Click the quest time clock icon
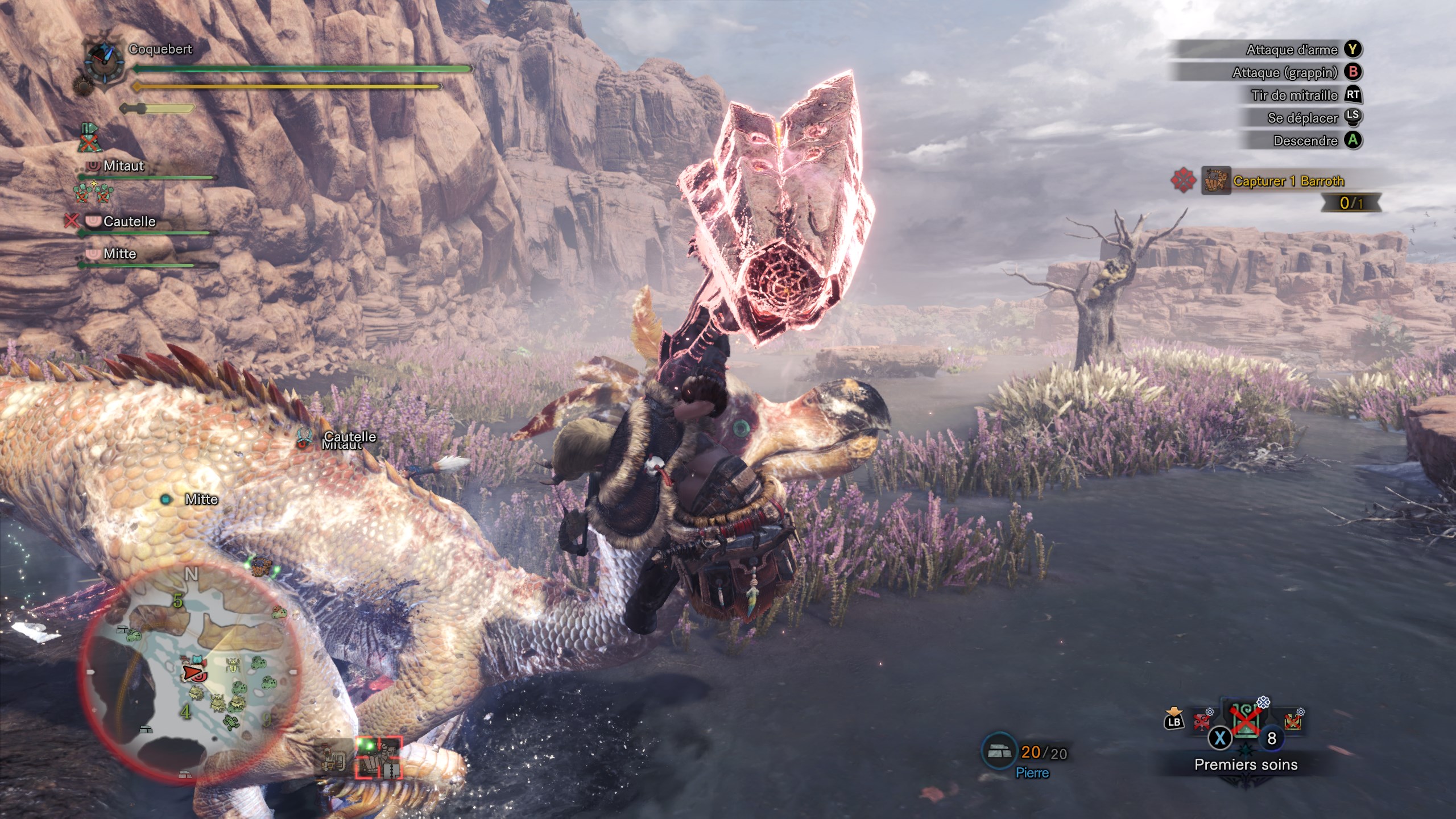 point(104,61)
